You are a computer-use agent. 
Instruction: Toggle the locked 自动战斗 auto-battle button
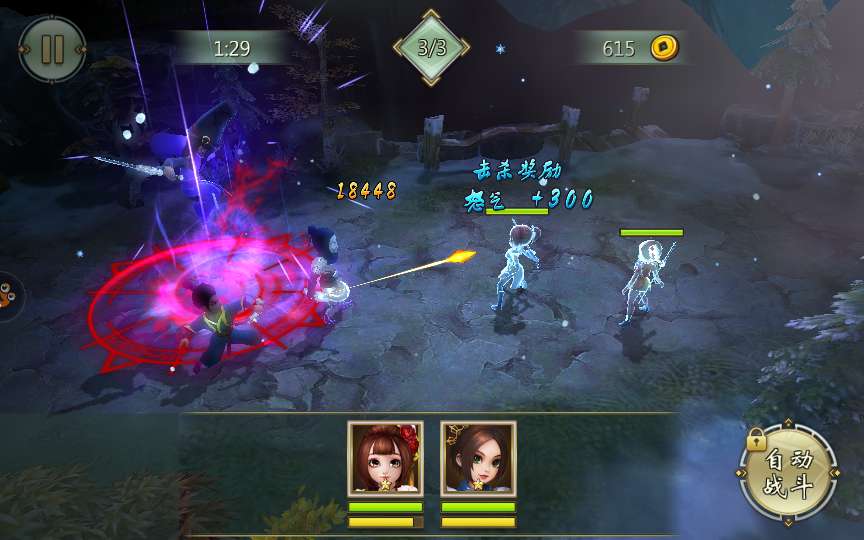(788, 473)
